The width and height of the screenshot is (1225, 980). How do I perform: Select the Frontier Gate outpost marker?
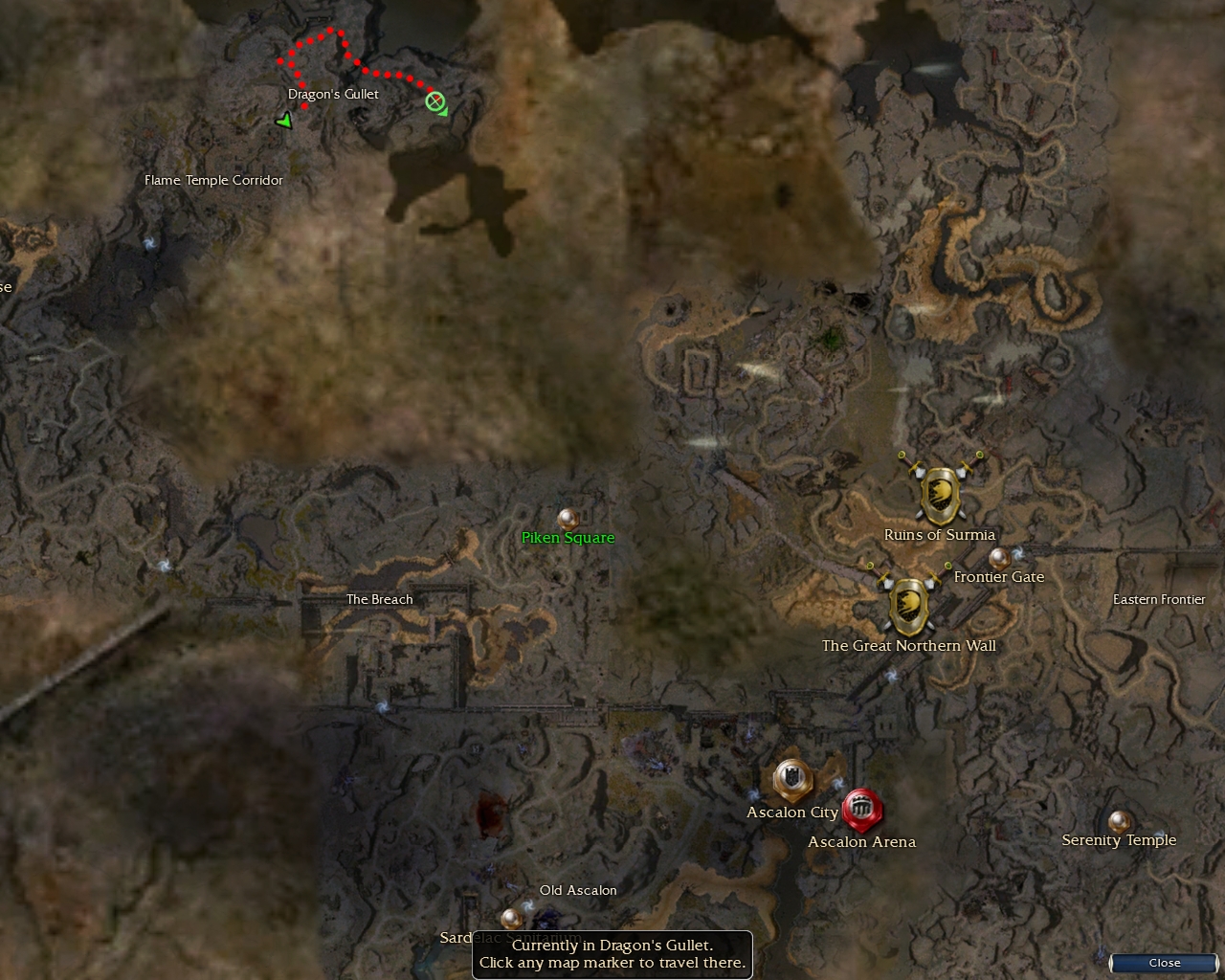[x=999, y=557]
